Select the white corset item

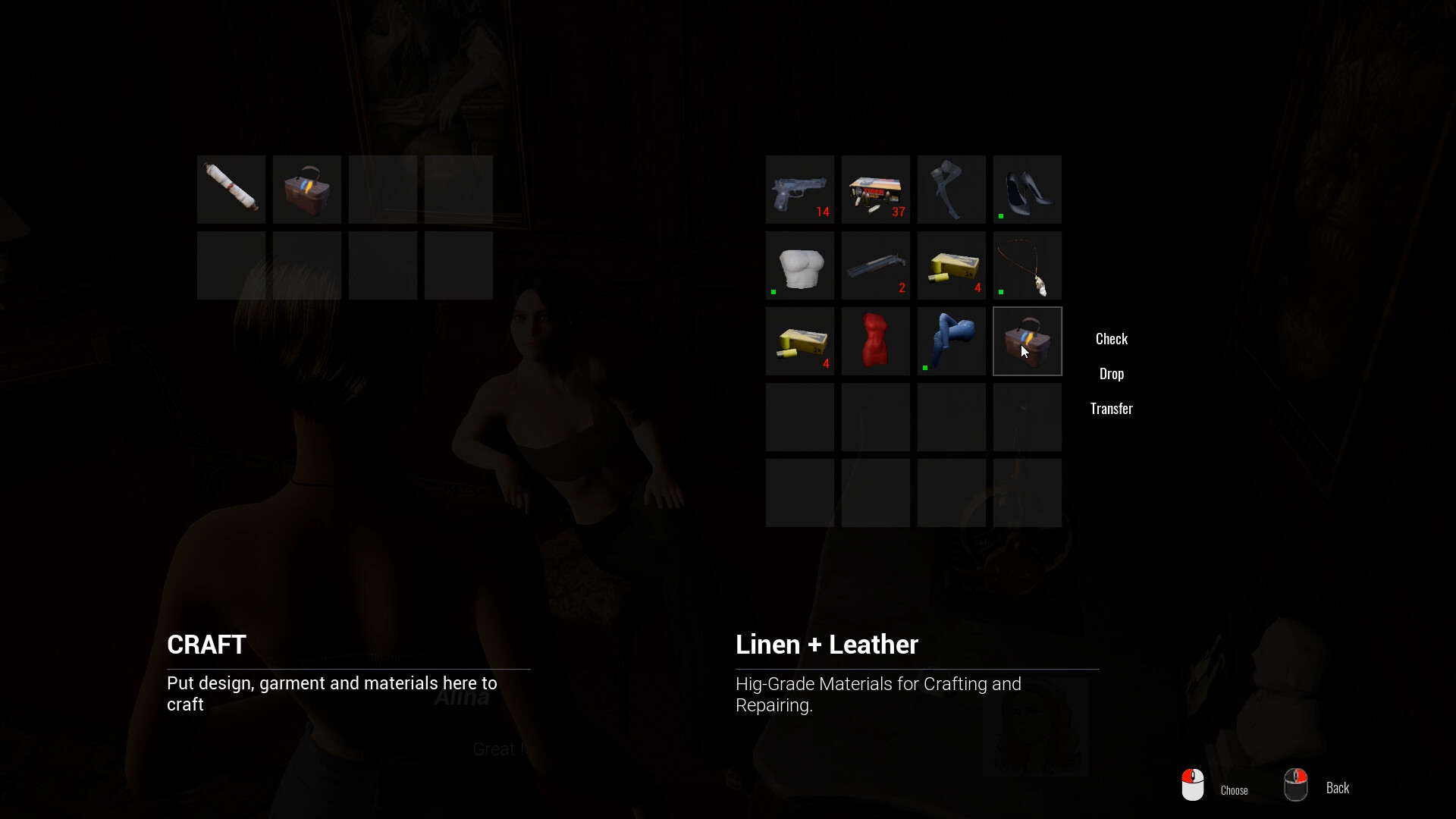click(800, 265)
